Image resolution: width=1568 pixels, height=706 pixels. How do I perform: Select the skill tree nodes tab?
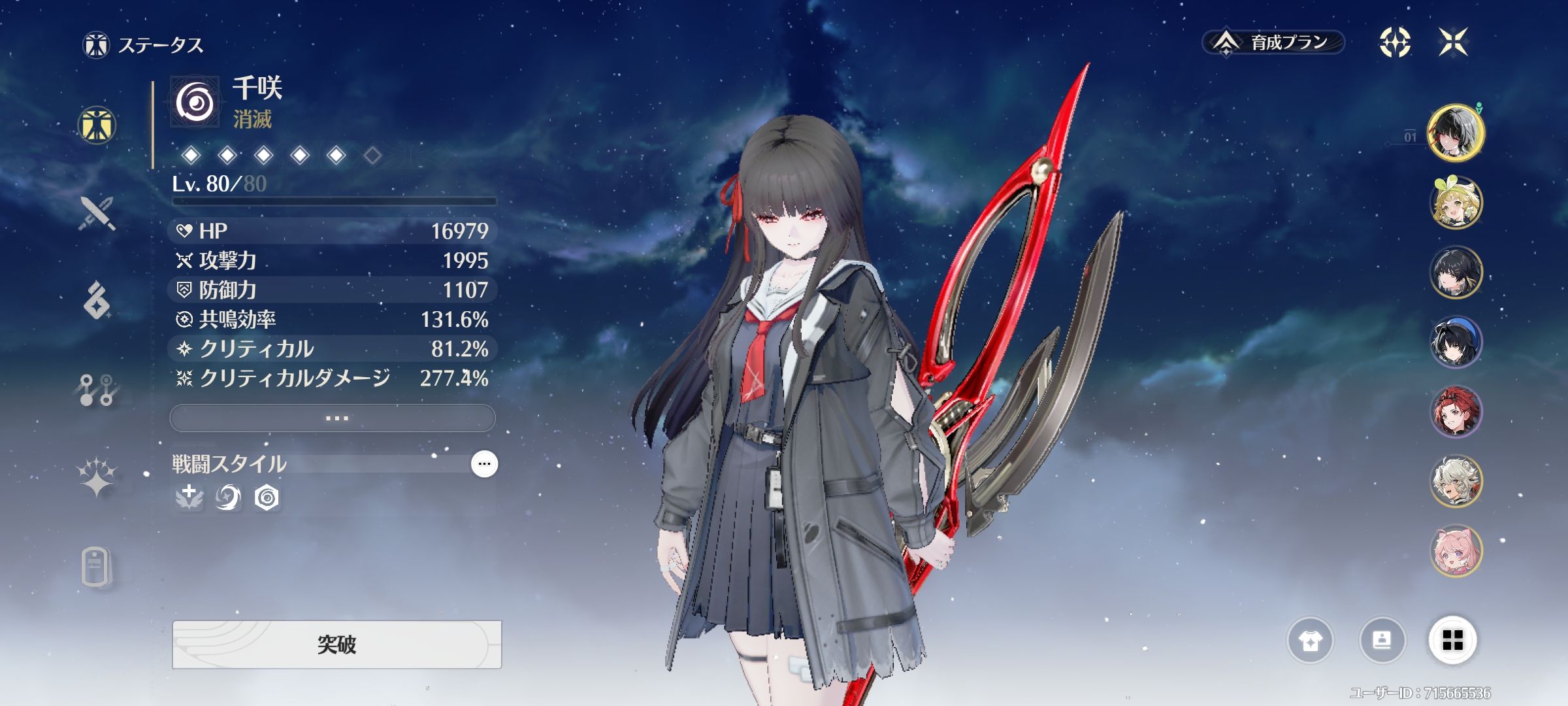tap(97, 390)
